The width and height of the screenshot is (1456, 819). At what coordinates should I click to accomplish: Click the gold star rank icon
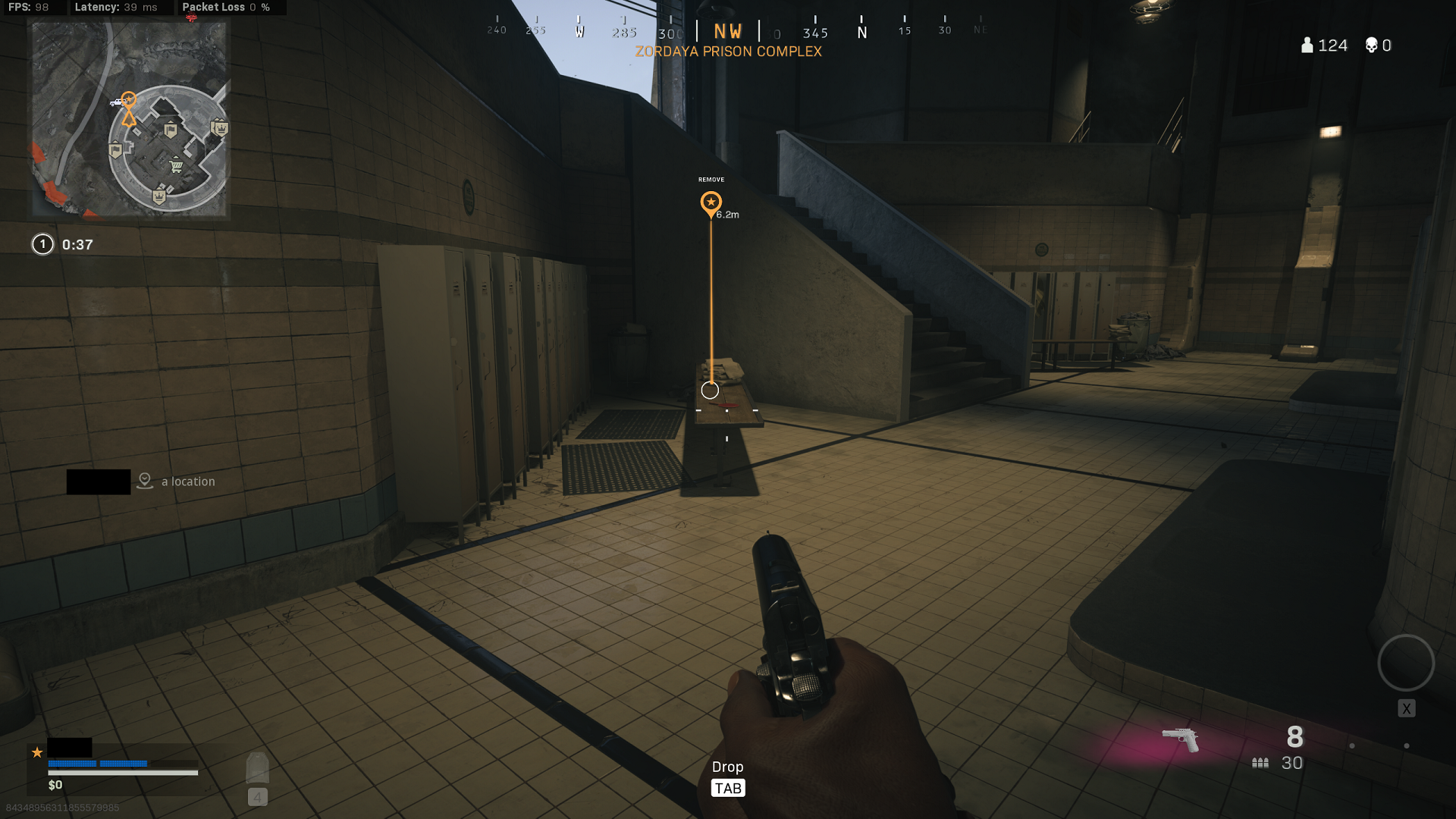(x=36, y=752)
